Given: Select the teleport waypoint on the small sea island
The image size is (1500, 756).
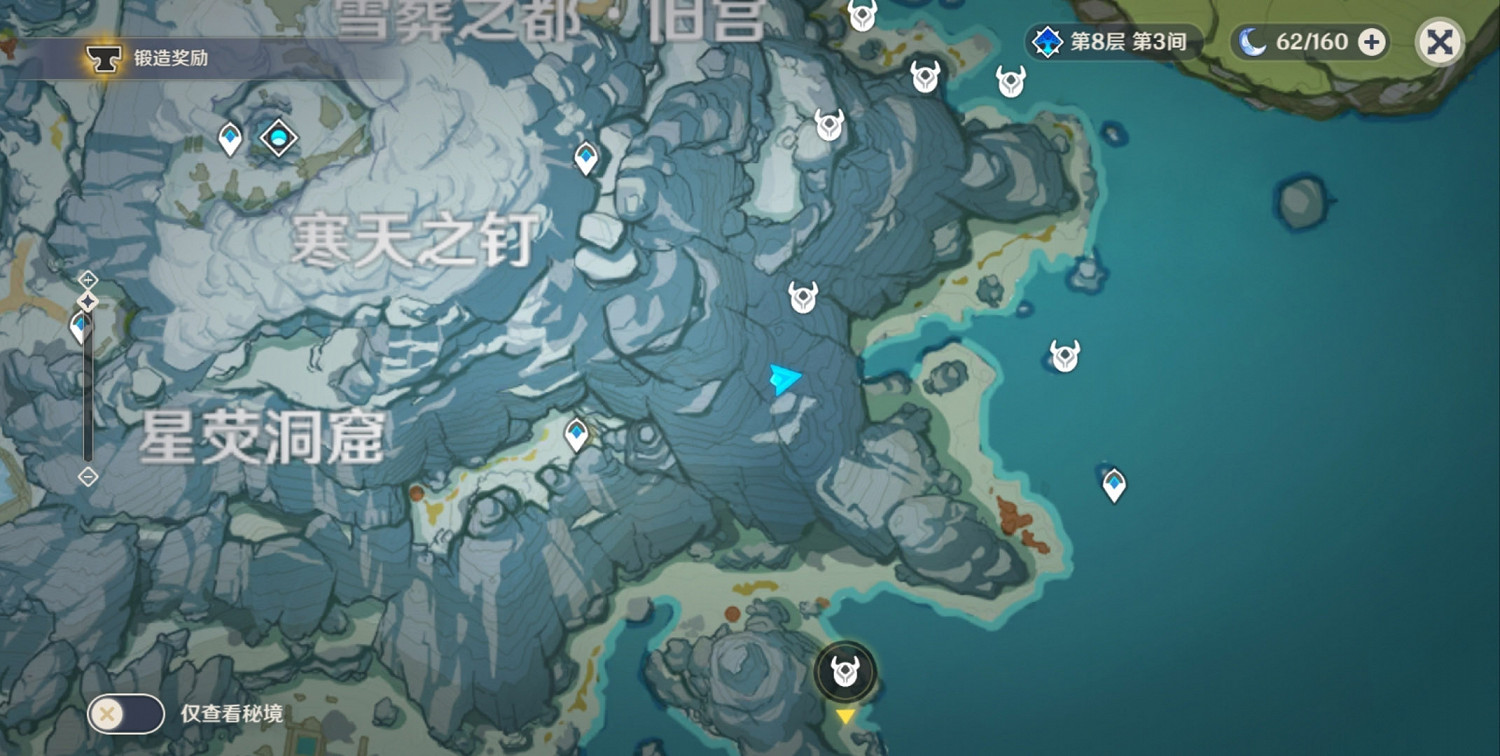Looking at the screenshot, I should click(x=1113, y=482).
